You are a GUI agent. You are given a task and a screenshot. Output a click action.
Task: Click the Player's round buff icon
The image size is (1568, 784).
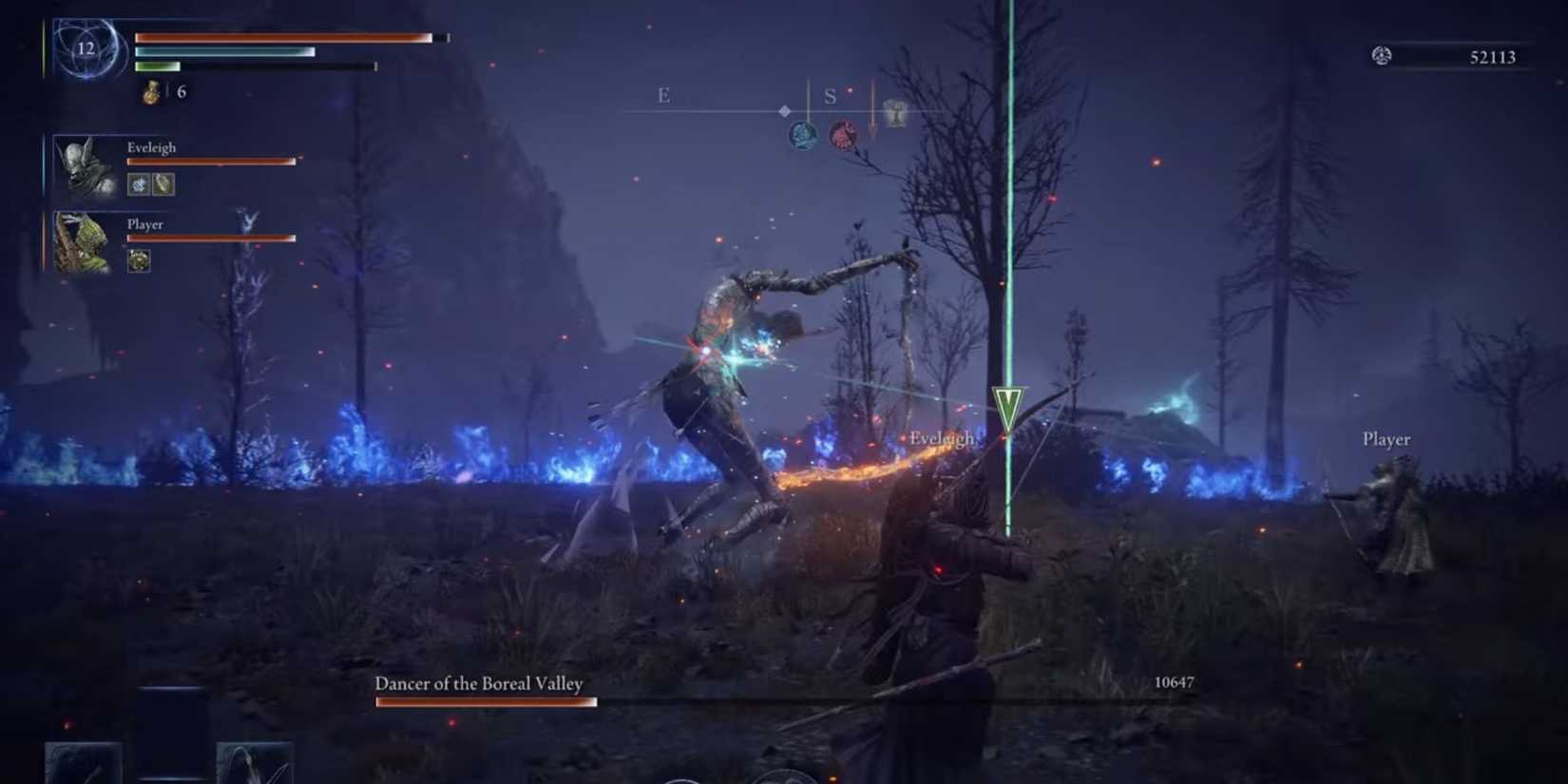tap(139, 259)
